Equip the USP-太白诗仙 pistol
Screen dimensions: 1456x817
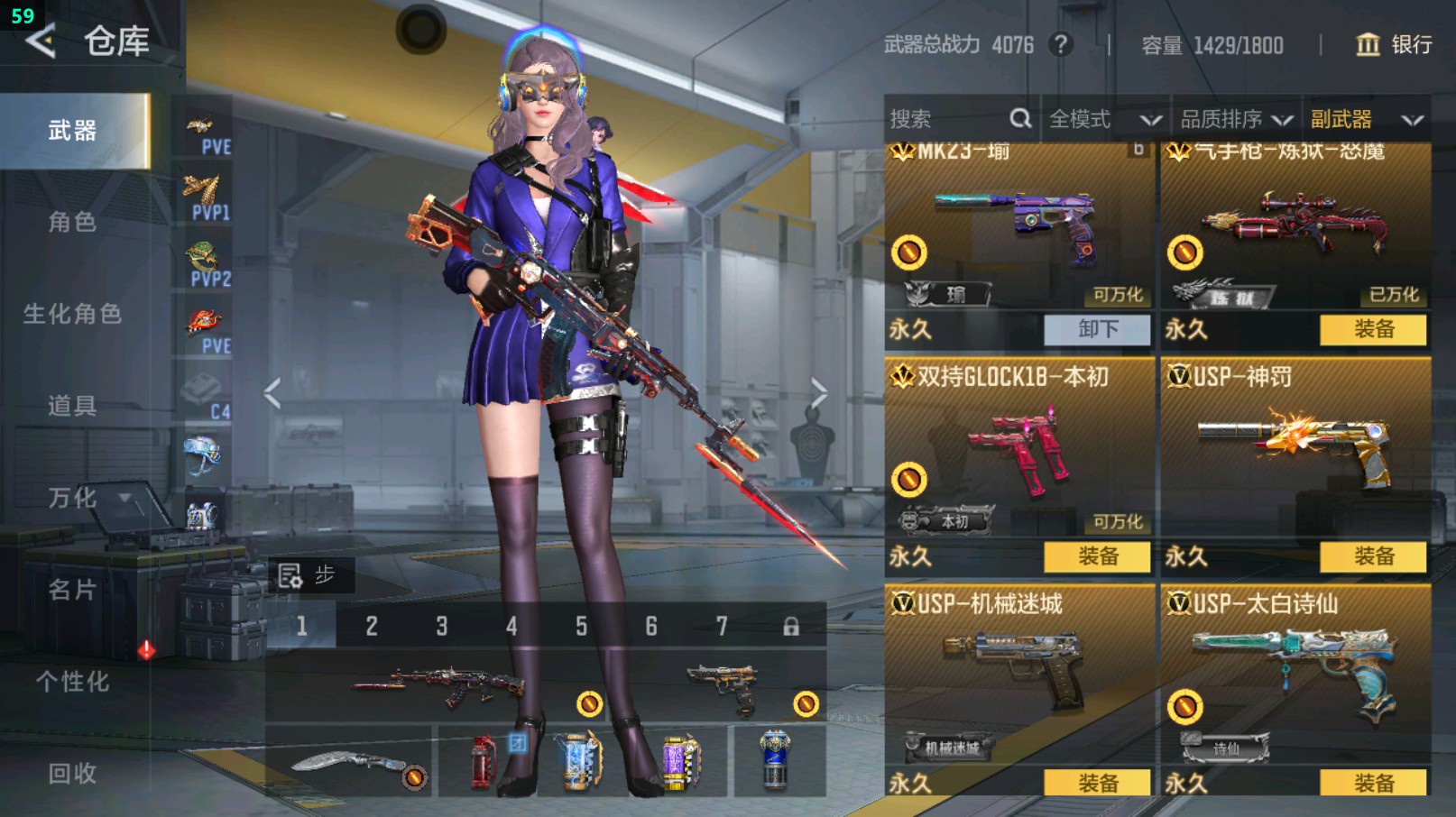click(1373, 783)
